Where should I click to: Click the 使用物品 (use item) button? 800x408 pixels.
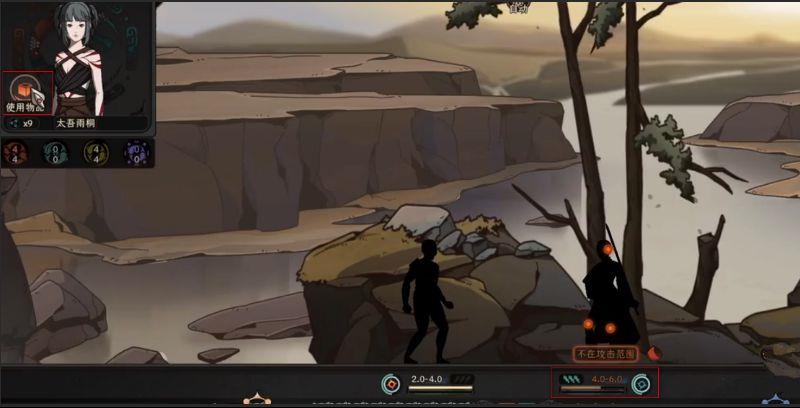(26, 91)
